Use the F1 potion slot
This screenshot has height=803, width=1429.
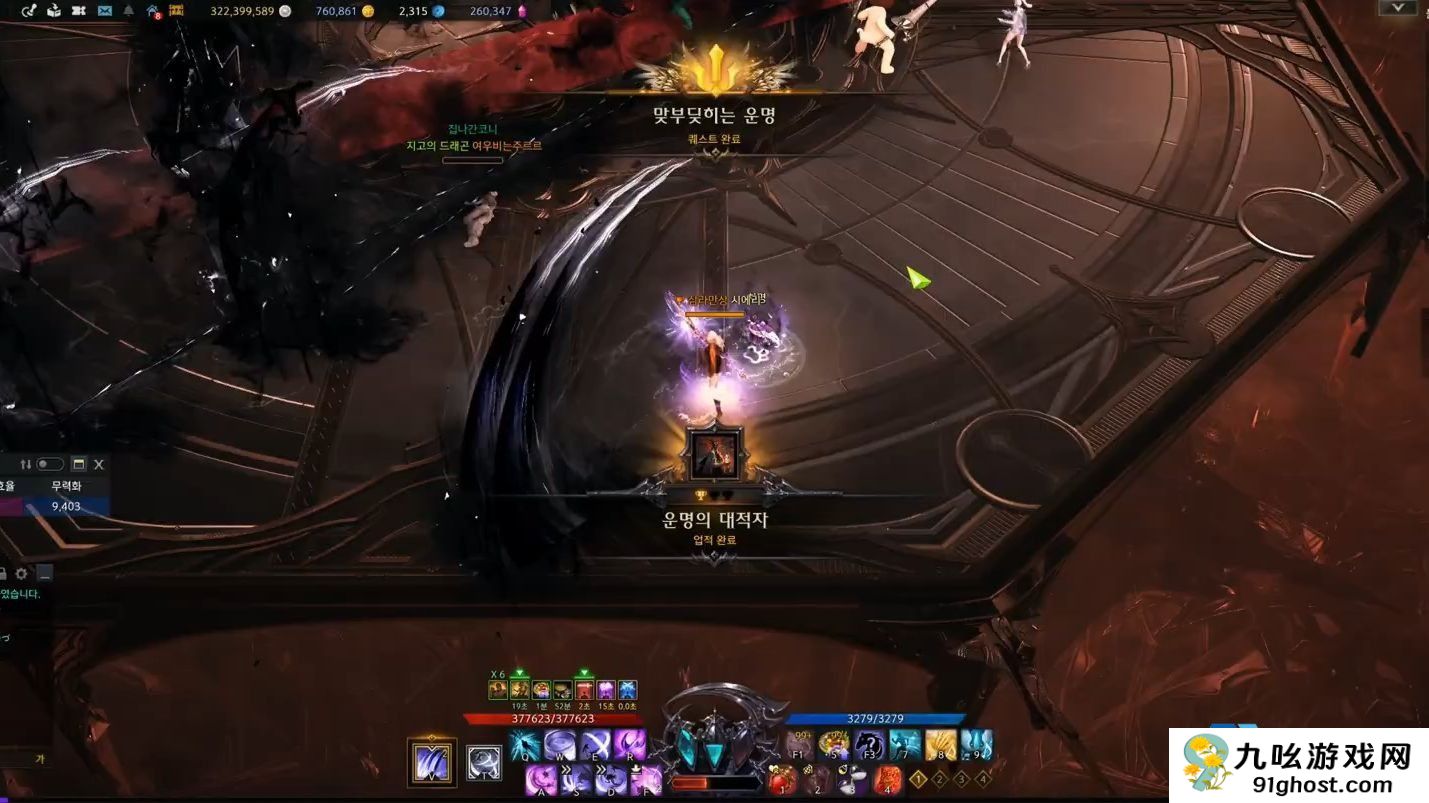click(800, 745)
